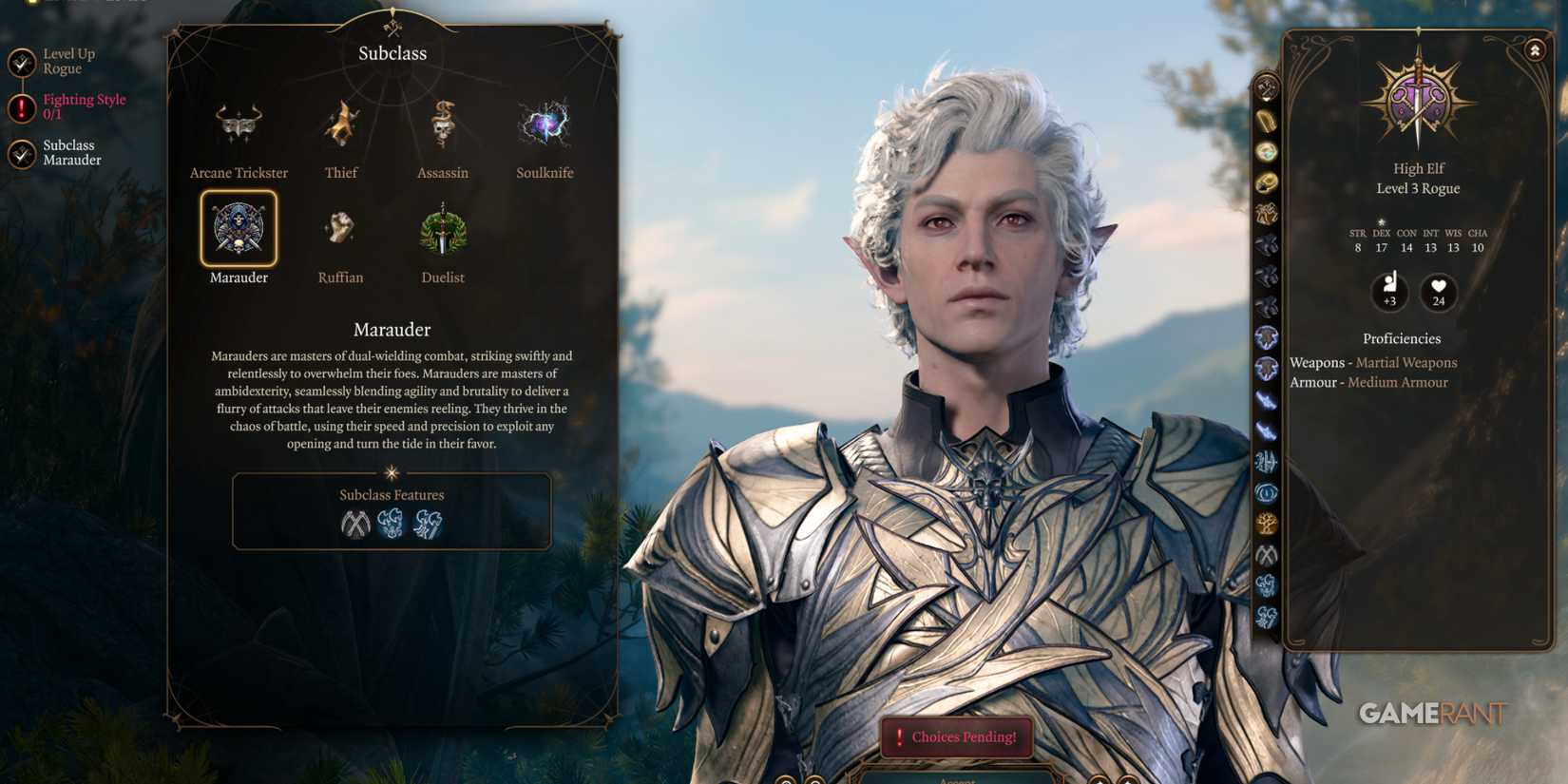Select the Ruffian subclass icon
The image size is (1568, 784).
339,228
